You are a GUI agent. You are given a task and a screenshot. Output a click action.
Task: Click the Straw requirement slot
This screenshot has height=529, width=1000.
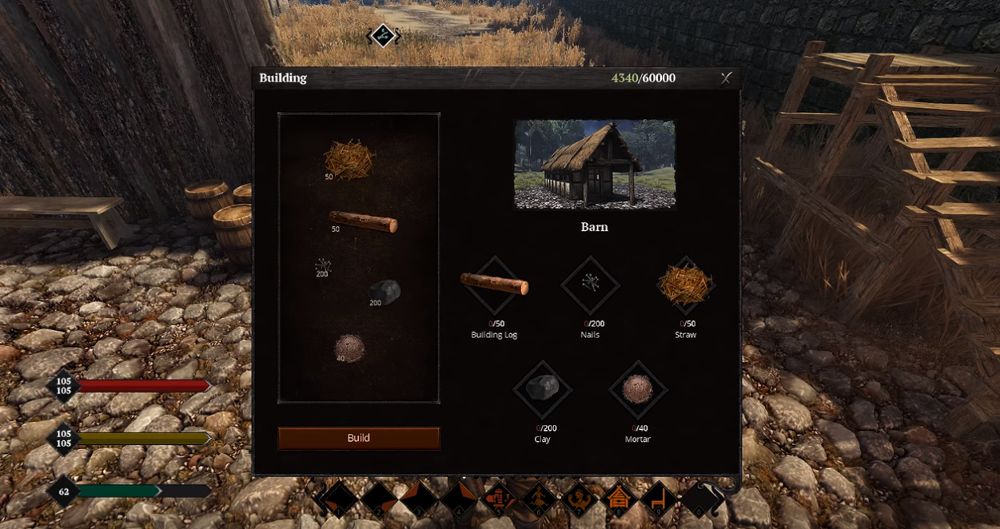click(685, 285)
